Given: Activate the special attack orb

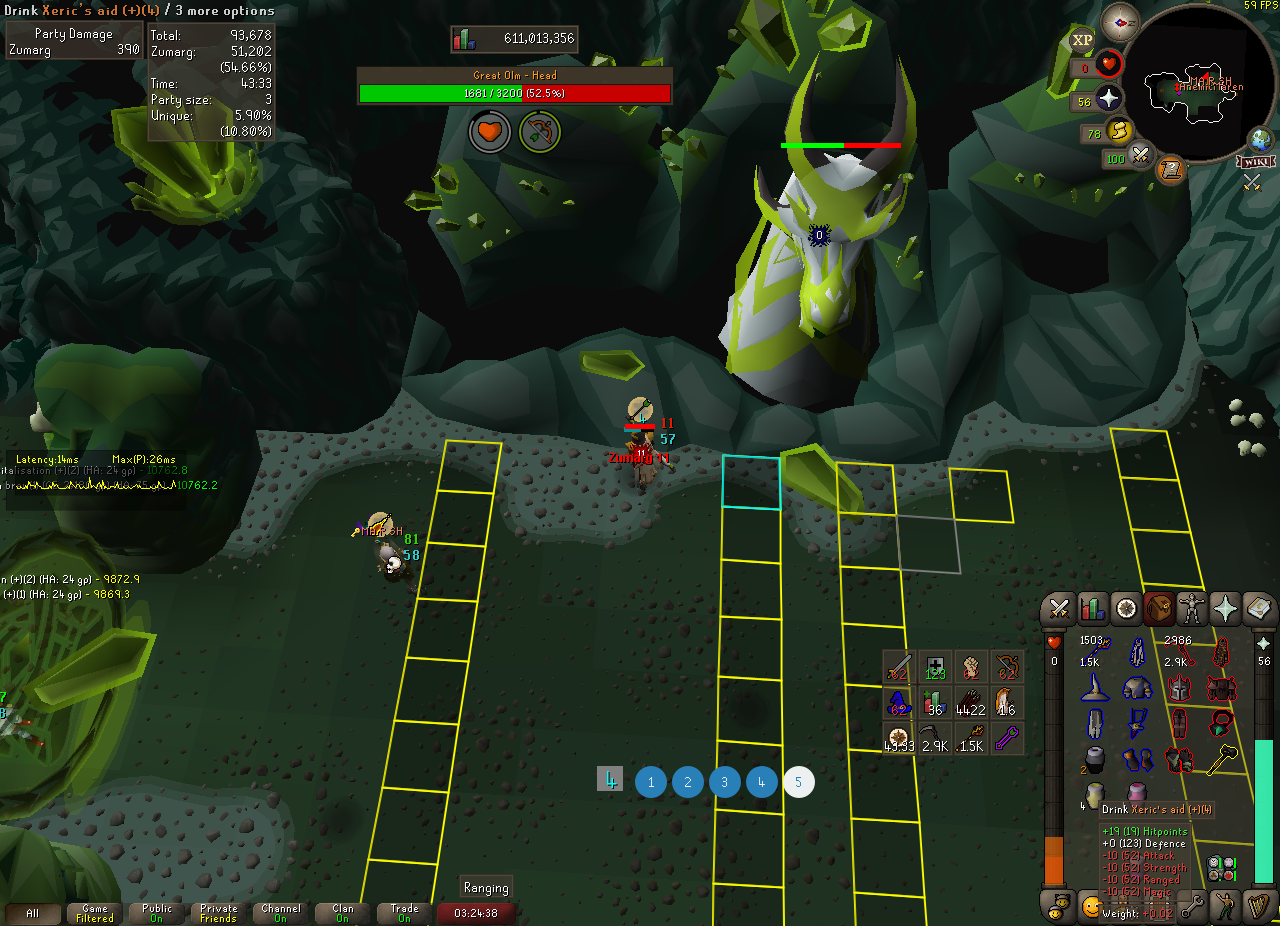Looking at the screenshot, I should (1141, 155).
